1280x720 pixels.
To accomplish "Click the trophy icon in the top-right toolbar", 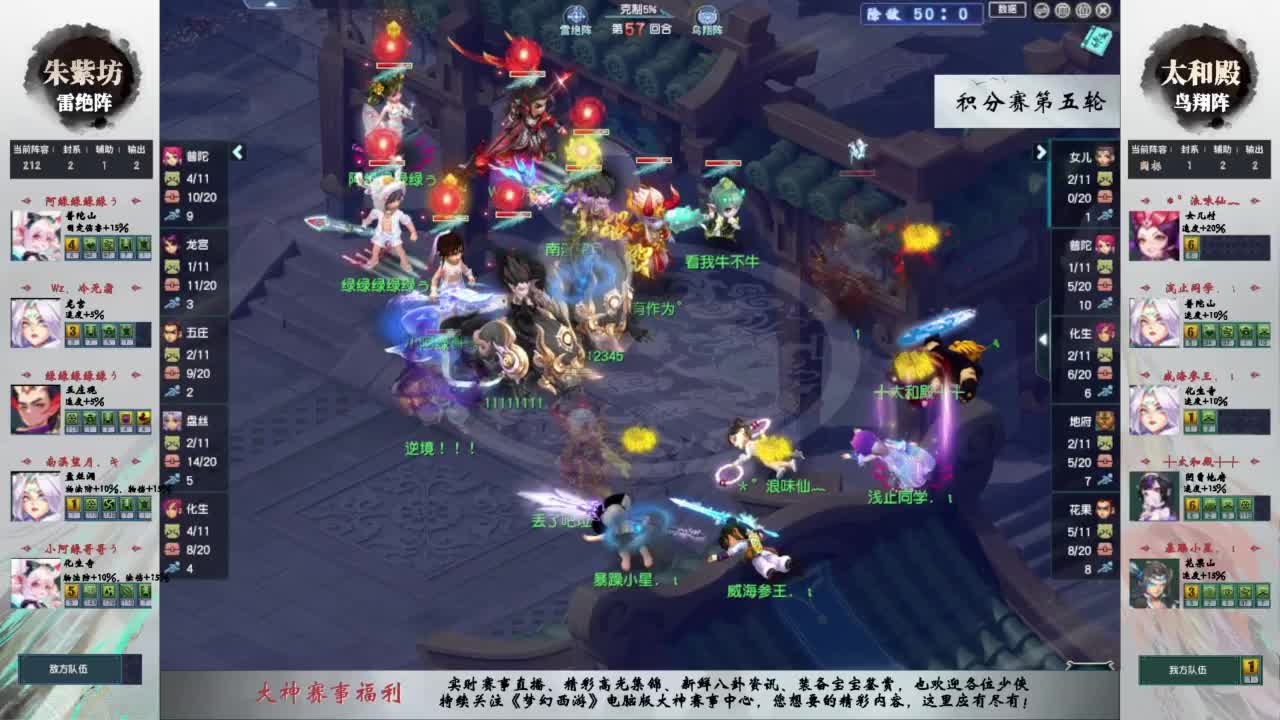I will (x=1083, y=9).
